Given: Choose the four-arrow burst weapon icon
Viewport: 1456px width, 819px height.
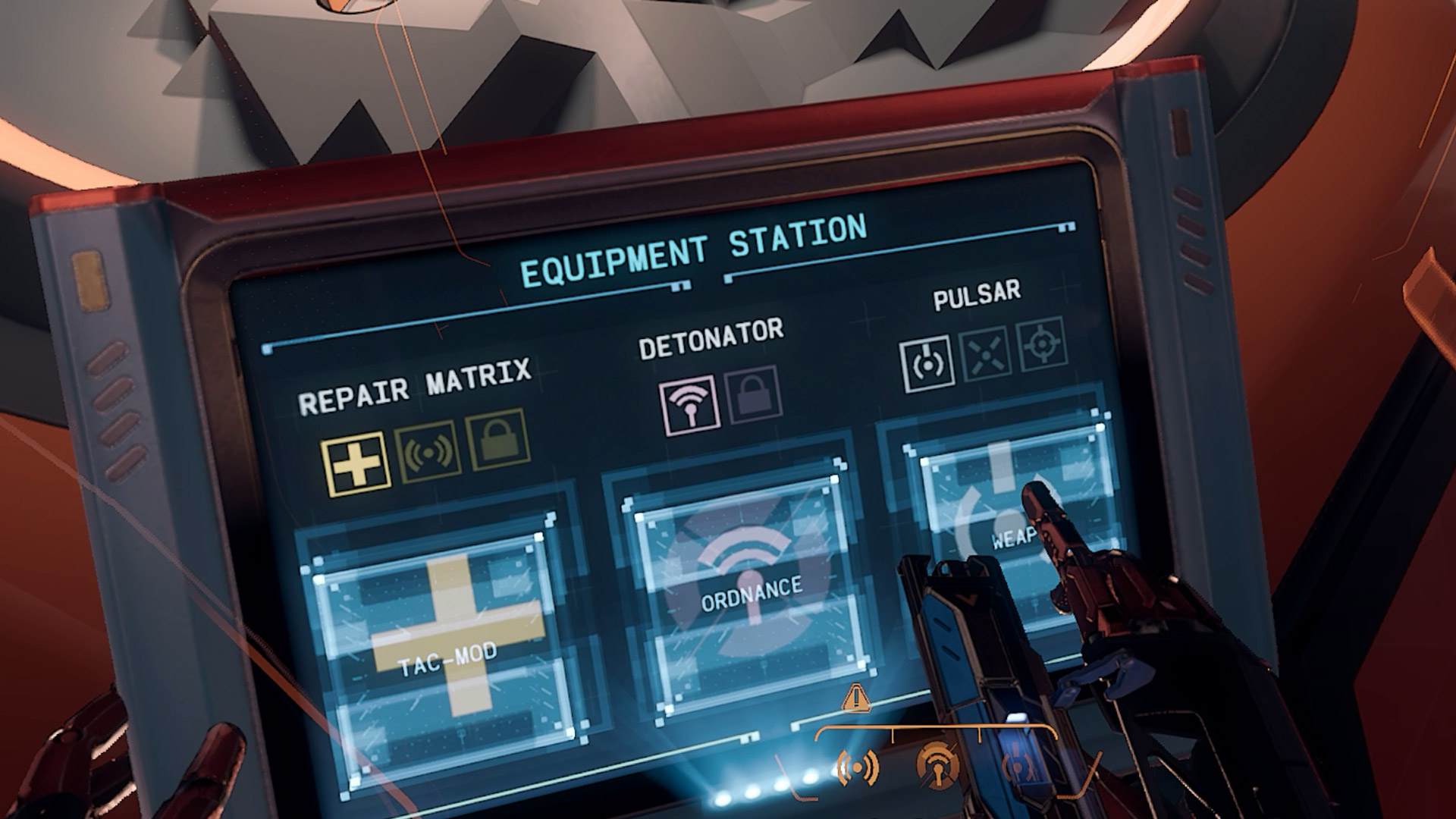Looking at the screenshot, I should 985,353.
